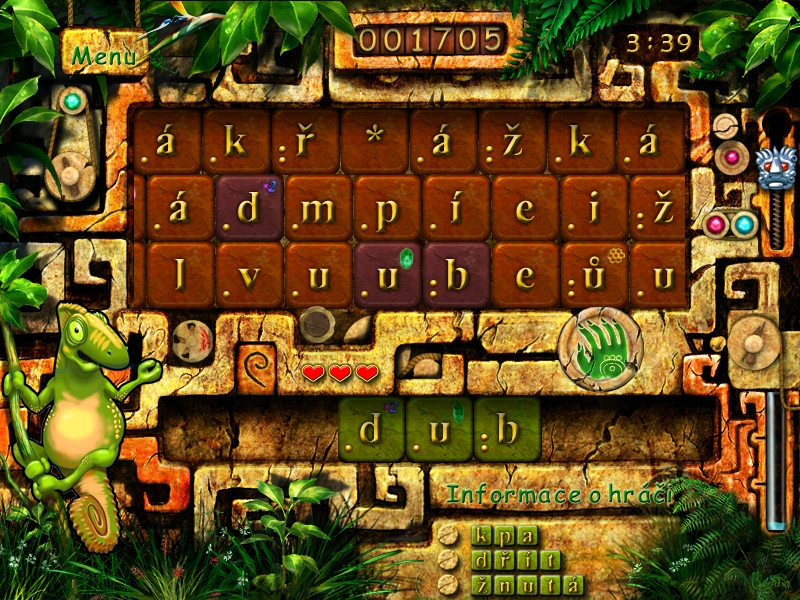
Task: Click the purple d tile on the board
Action: [249, 209]
